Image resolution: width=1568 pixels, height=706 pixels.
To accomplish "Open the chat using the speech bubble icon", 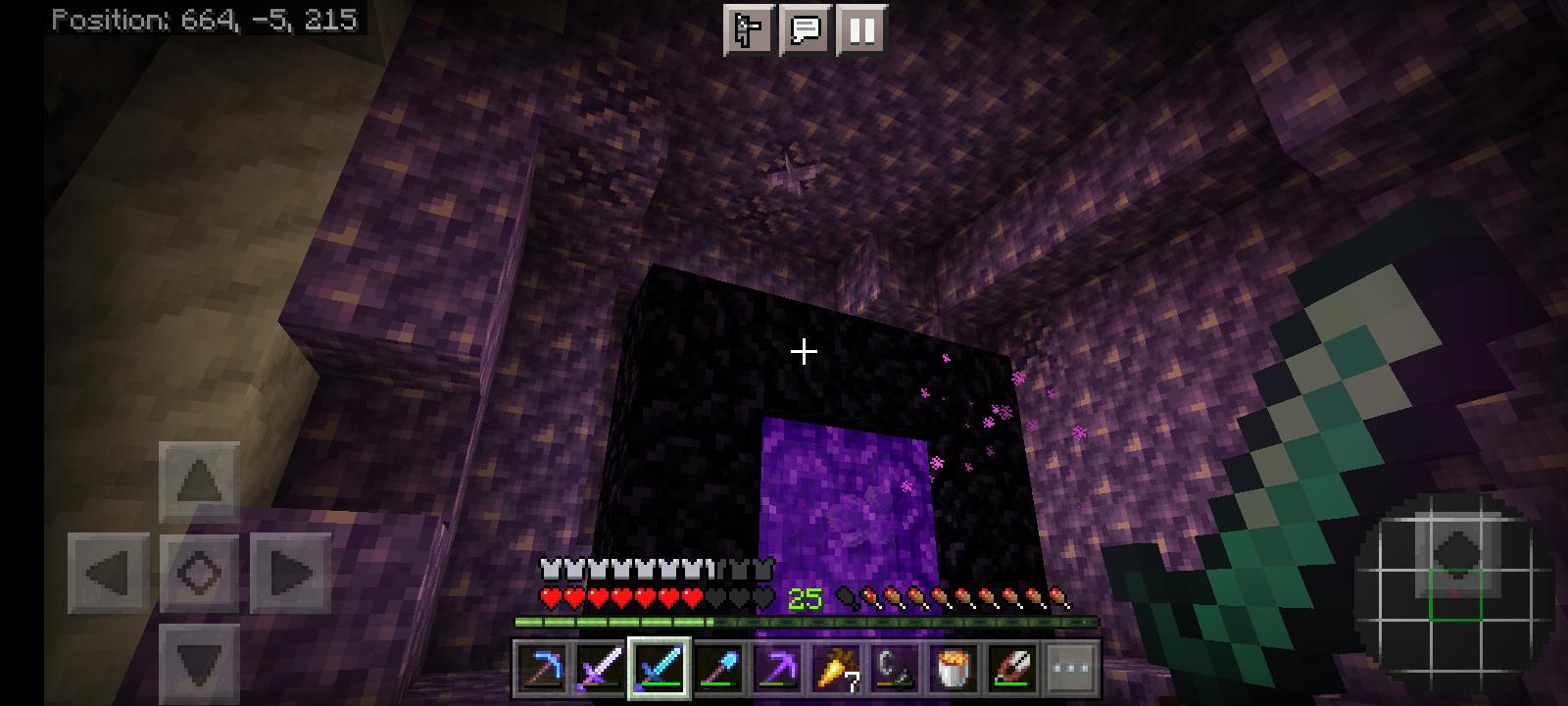I will (804, 30).
